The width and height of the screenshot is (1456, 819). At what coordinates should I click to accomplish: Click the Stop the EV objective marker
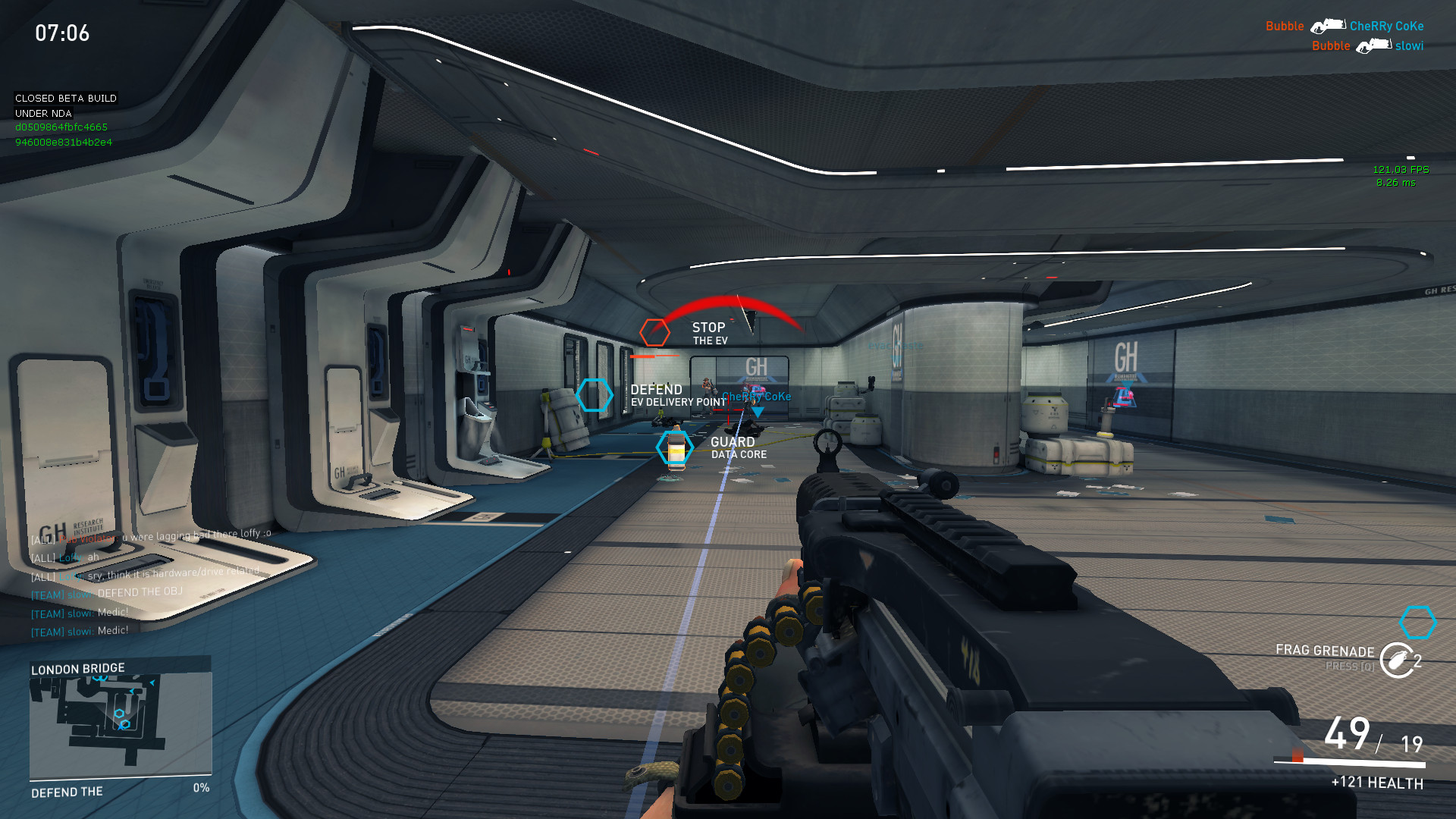(x=654, y=332)
